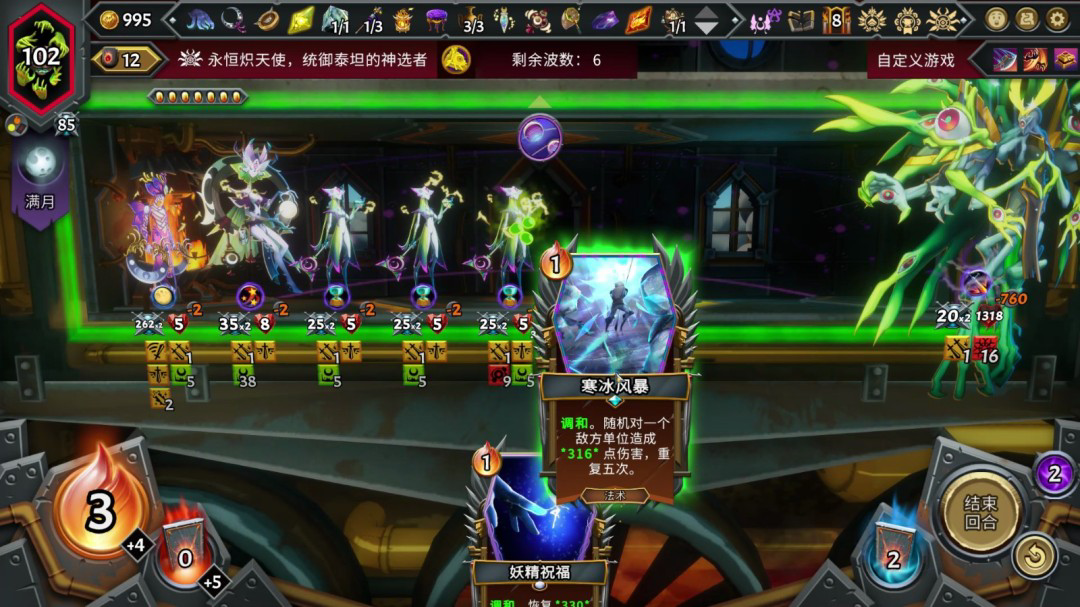The width and height of the screenshot is (1080, 607).
Task: Open the settings gear icon
Action: 1057,19
